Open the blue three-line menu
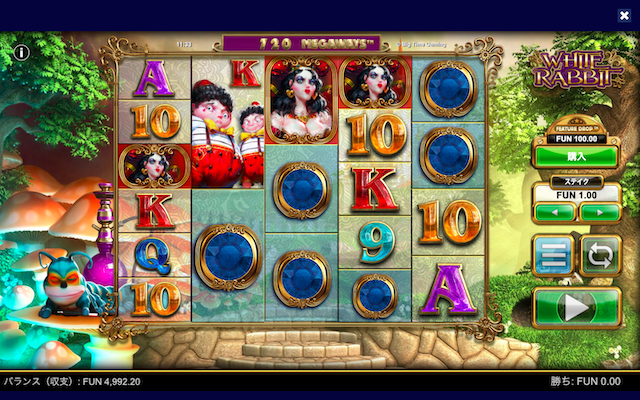This screenshot has height=400, width=640. point(551,256)
